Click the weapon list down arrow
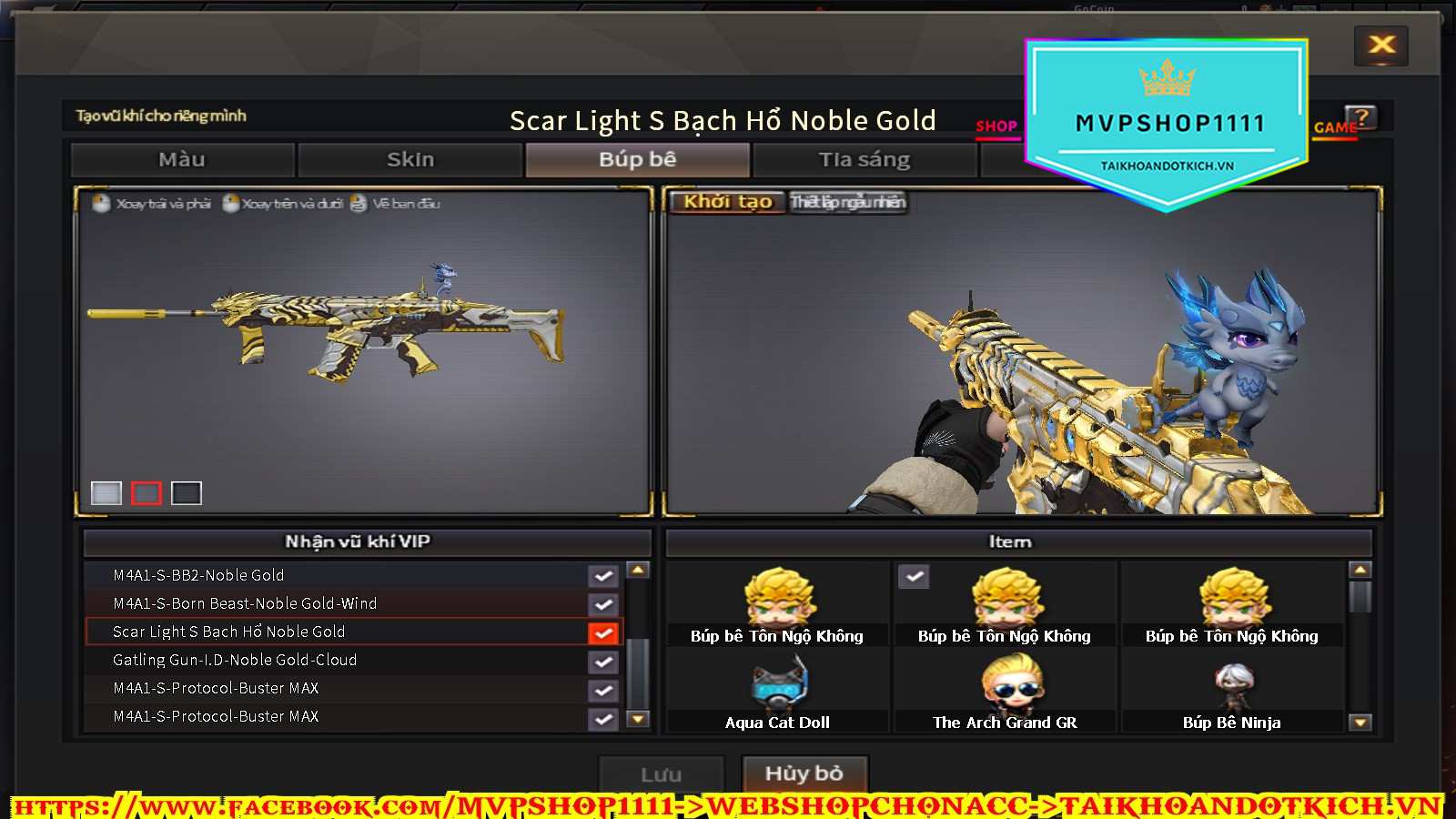Screen dimensions: 1456x819 click(x=639, y=719)
